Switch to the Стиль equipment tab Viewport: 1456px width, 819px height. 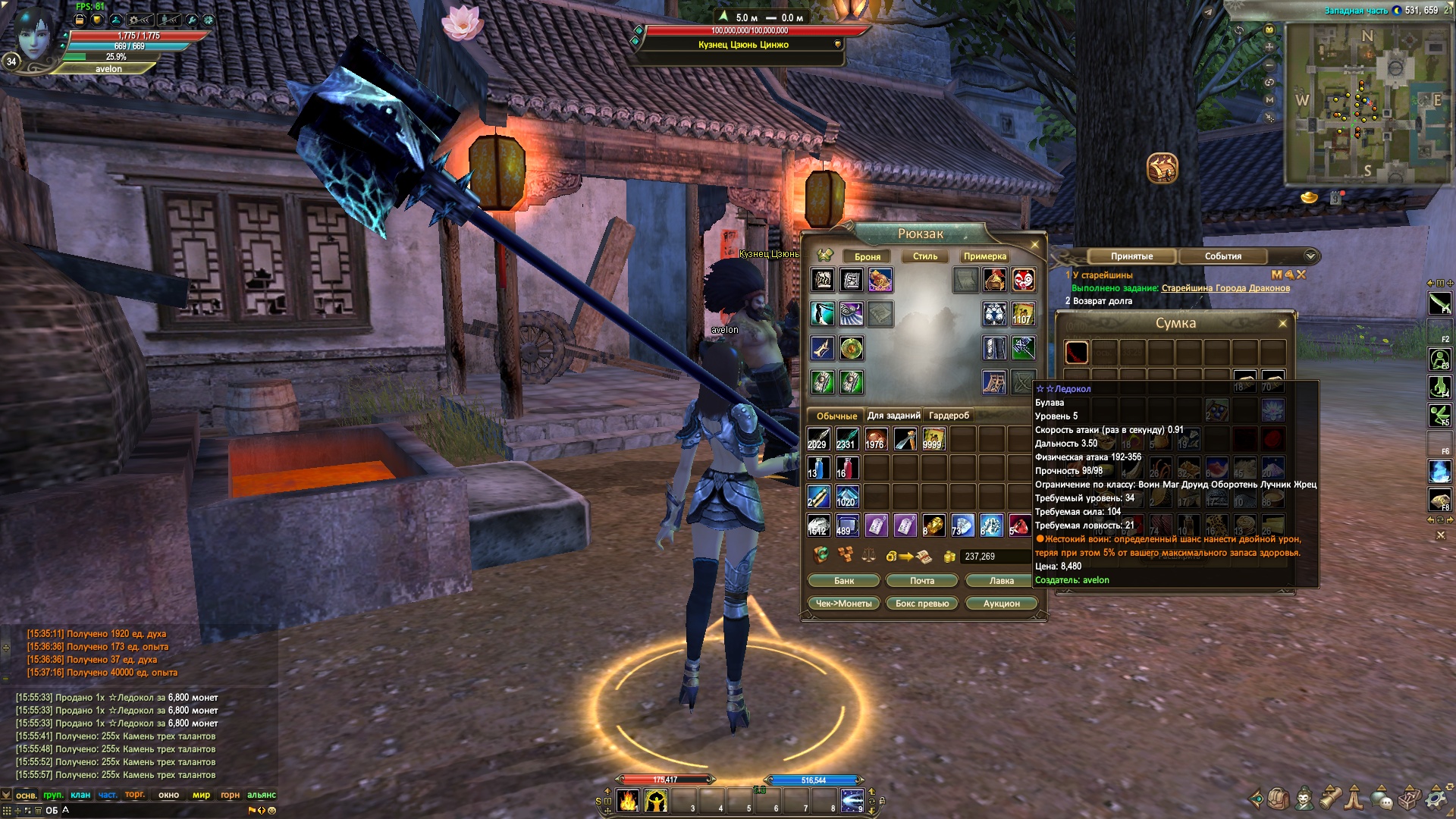click(x=925, y=256)
